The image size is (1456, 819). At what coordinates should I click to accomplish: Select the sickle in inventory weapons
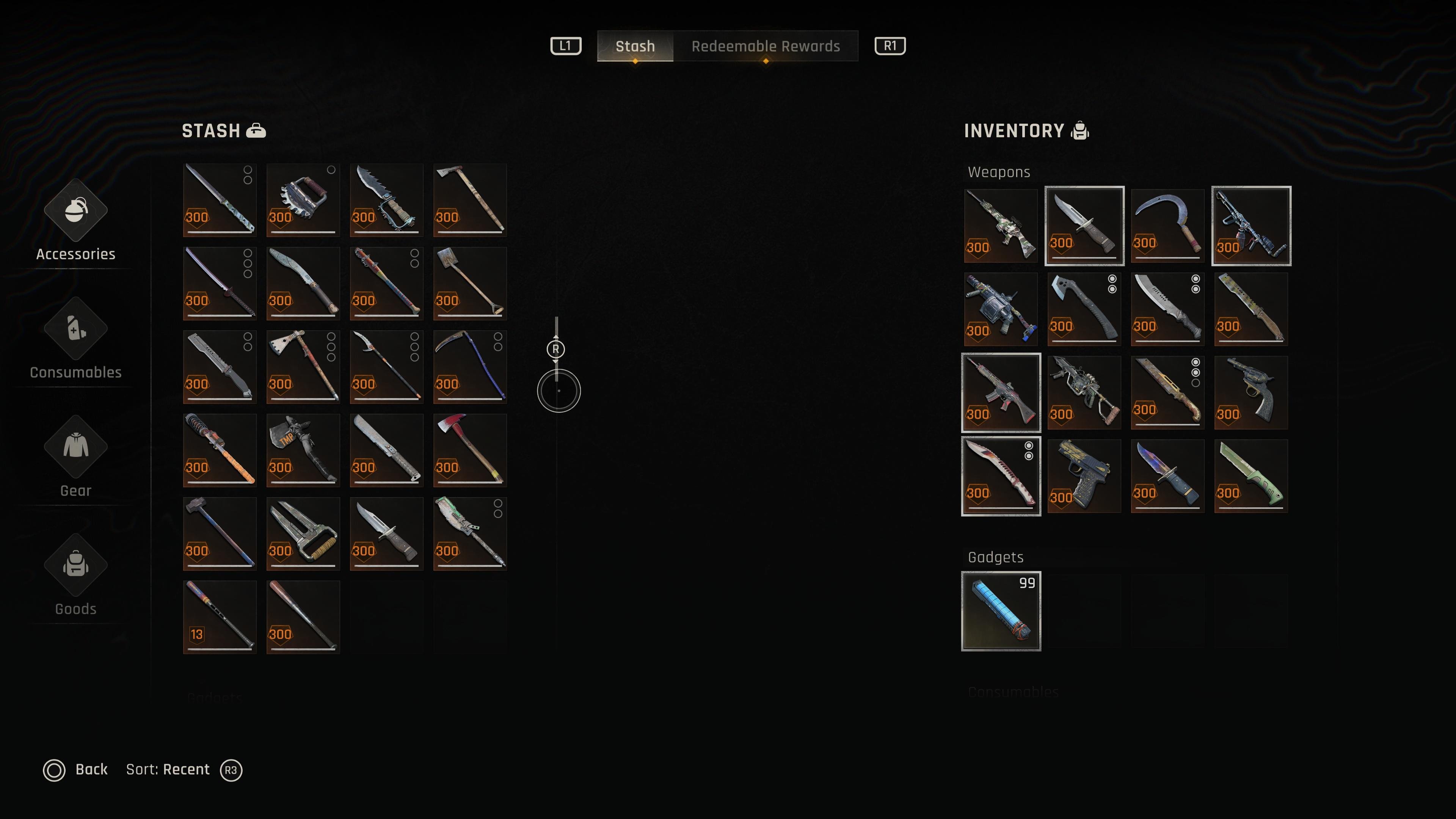click(1167, 226)
